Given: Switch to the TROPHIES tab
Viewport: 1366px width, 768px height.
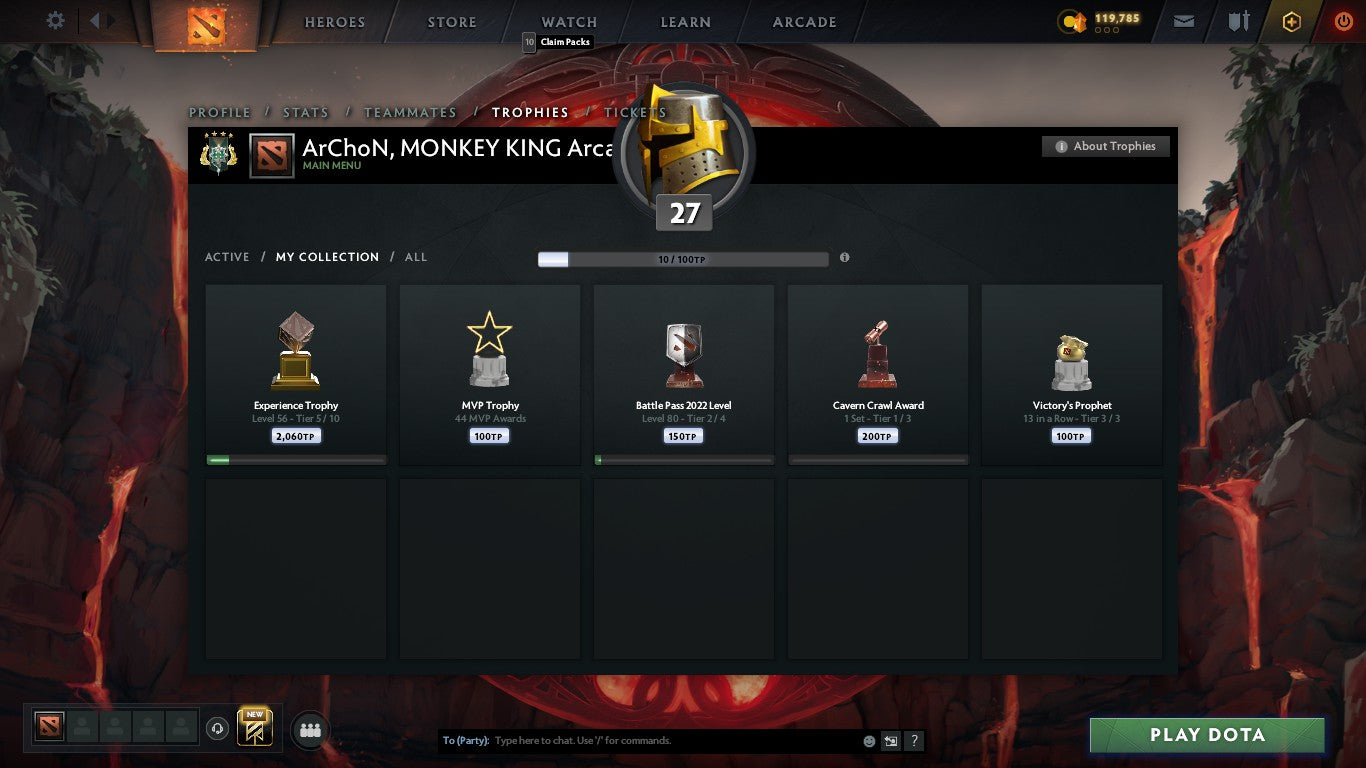Looking at the screenshot, I should point(530,113).
